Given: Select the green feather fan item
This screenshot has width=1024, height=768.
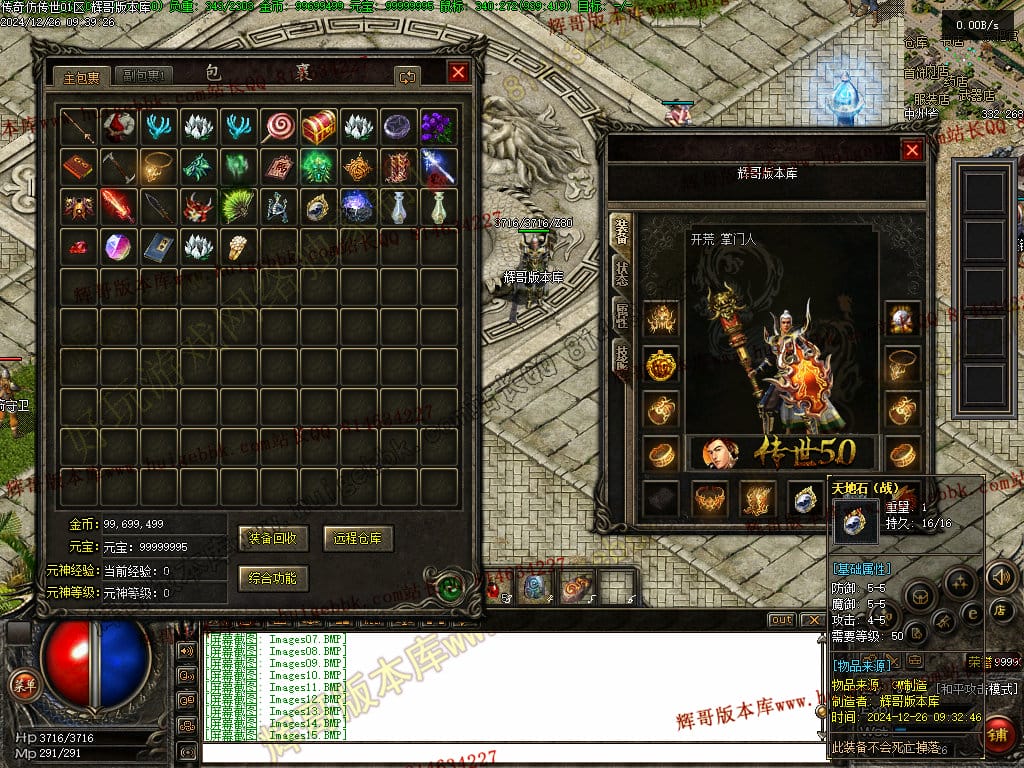Looking at the screenshot, I should click(238, 207).
